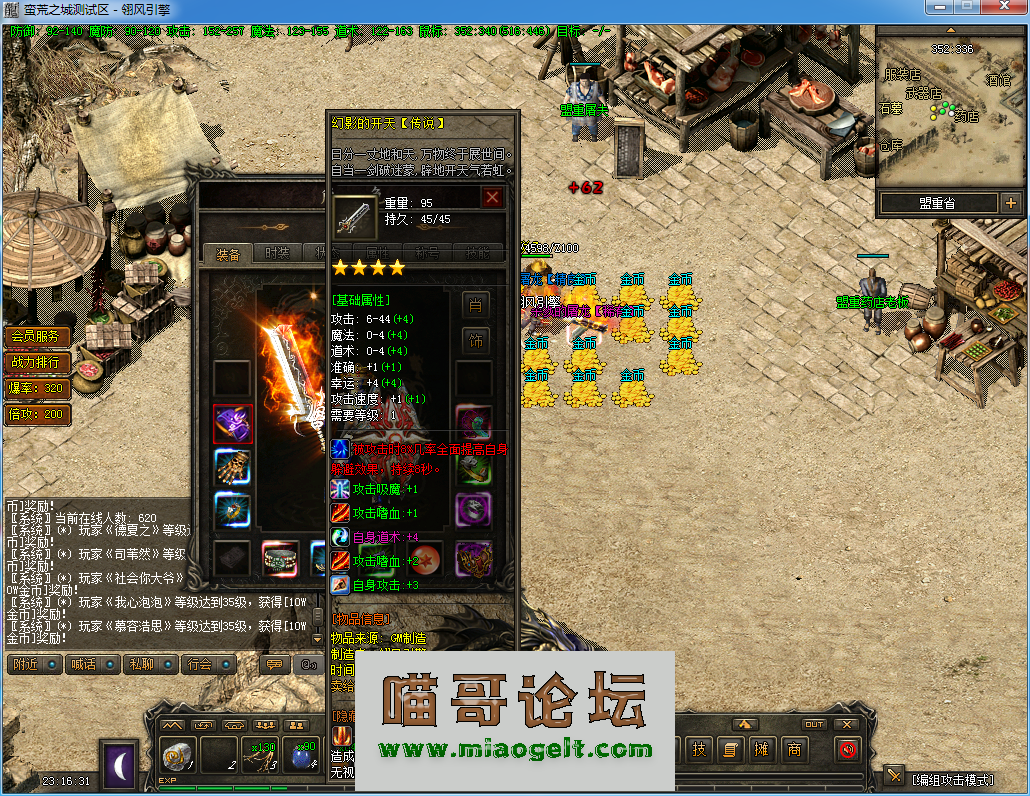
Task: Click the 肖 zodiac button
Action: point(476,304)
